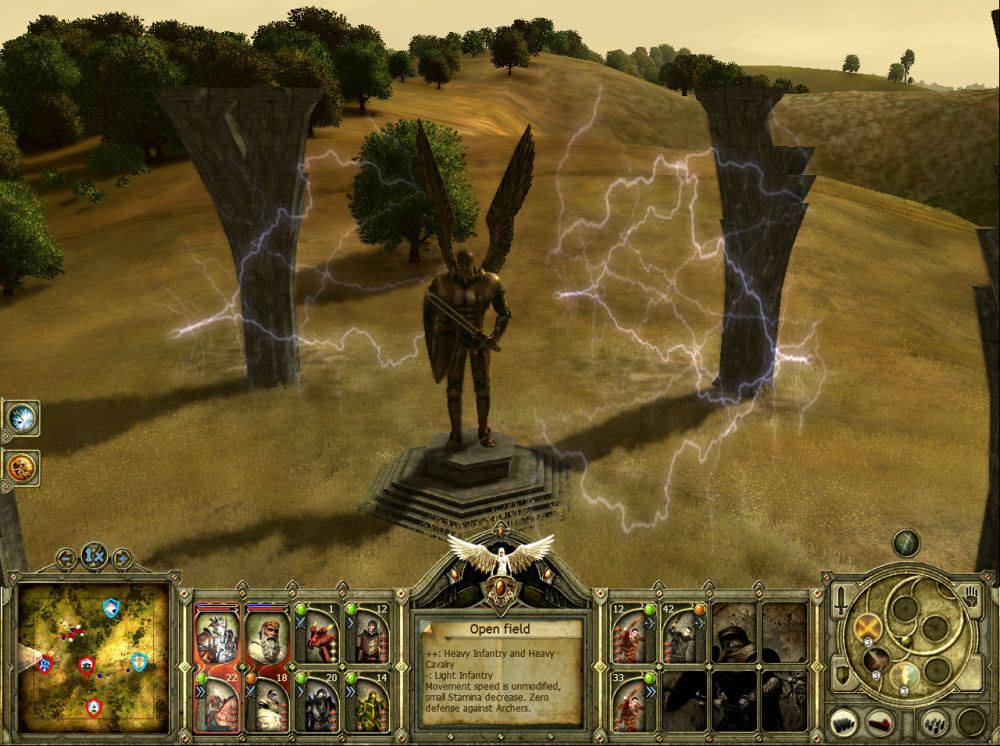
Task: Click the raised hand hold button
Action: tap(968, 598)
